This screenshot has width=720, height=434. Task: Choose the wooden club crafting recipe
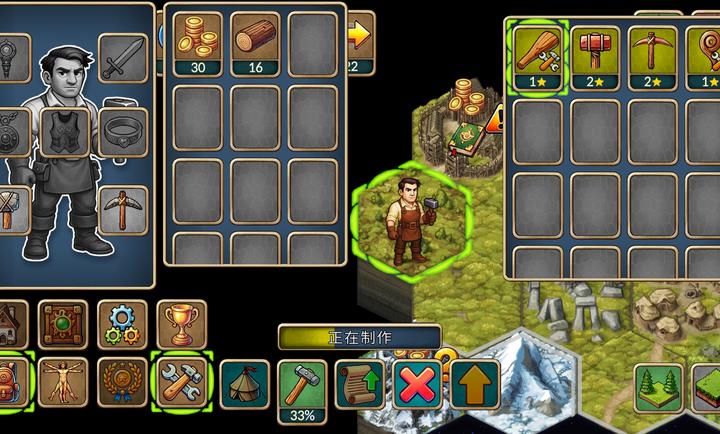pyautogui.click(x=538, y=54)
